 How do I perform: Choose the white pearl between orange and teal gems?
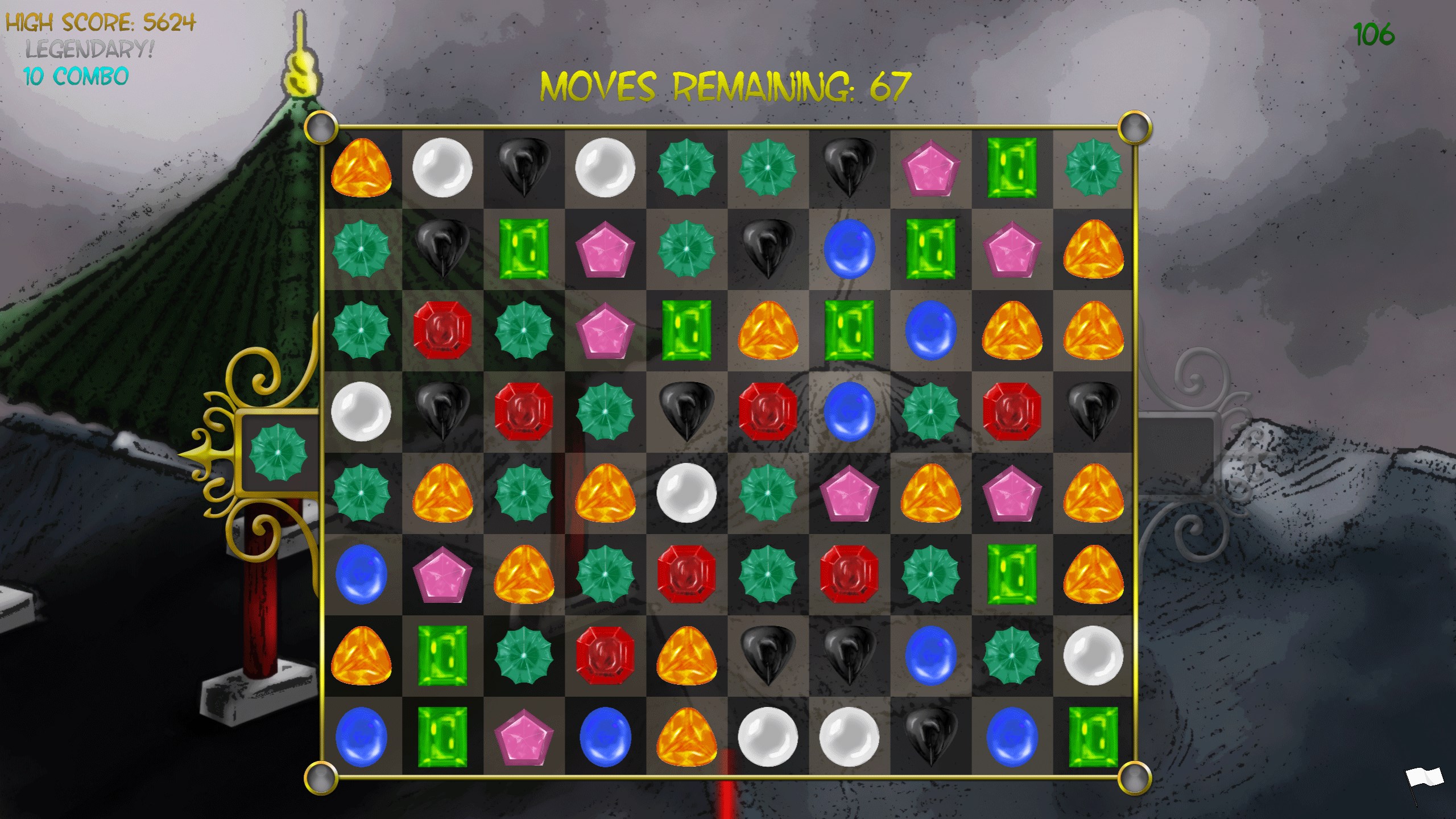point(686,493)
